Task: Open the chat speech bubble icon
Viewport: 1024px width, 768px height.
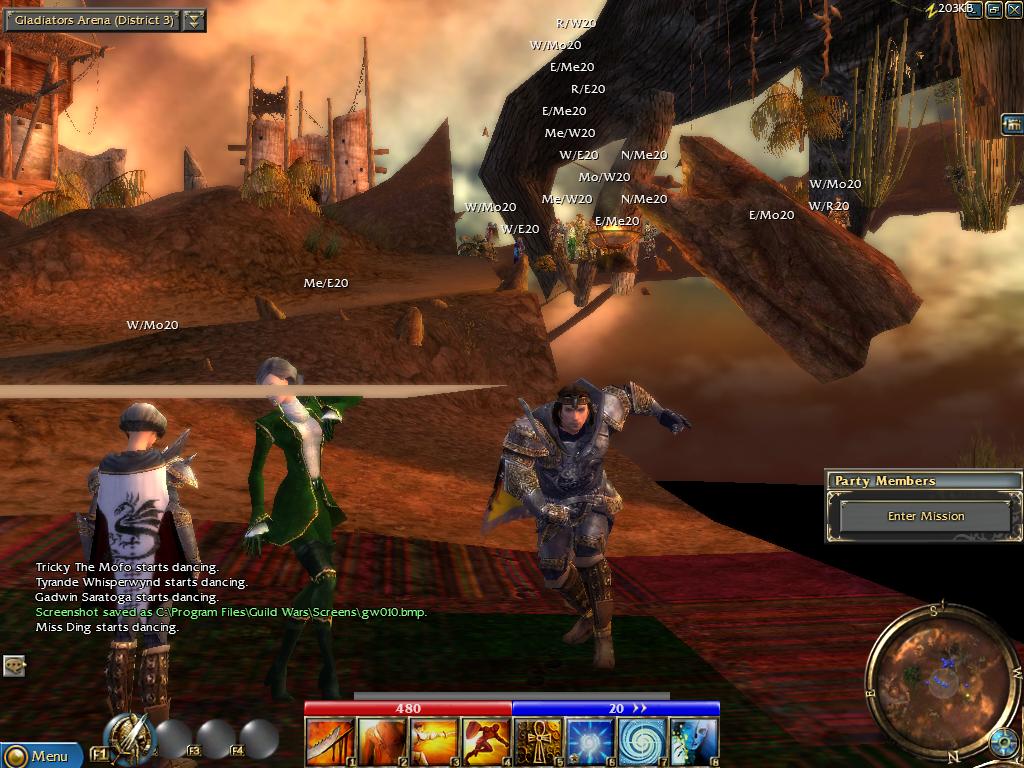Action: (14, 664)
